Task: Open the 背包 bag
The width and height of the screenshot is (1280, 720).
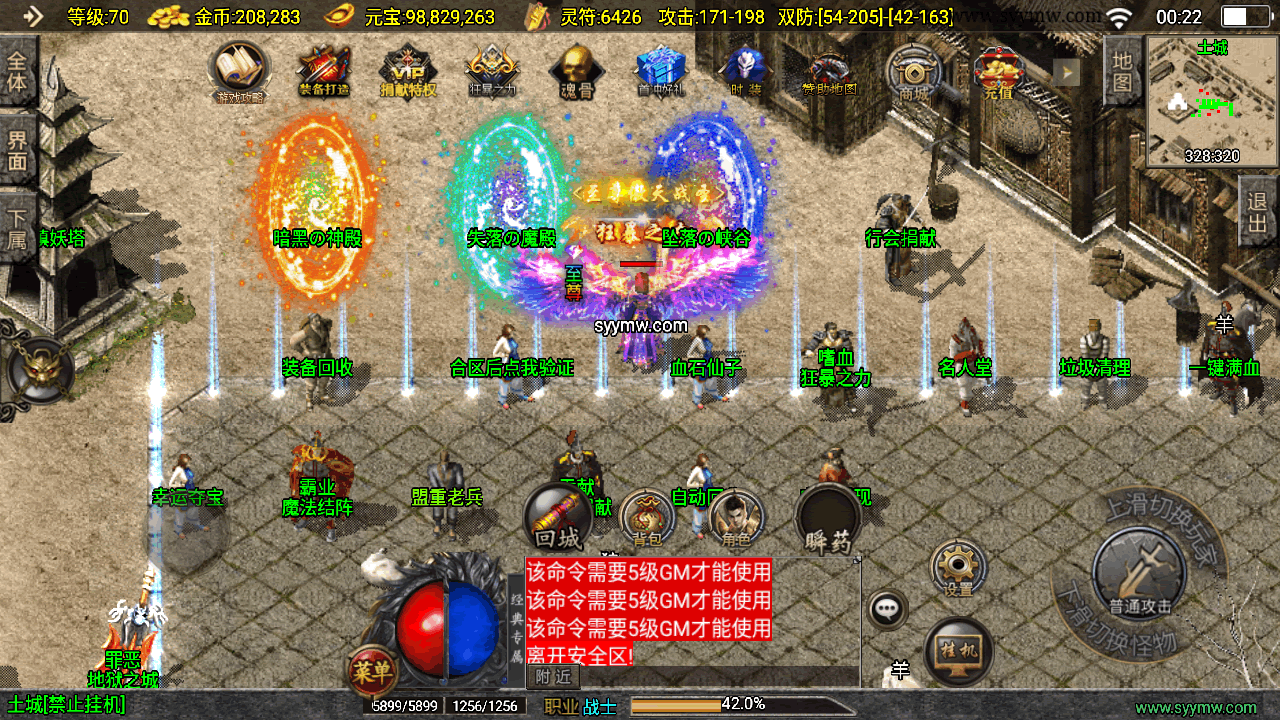Action: [x=647, y=518]
